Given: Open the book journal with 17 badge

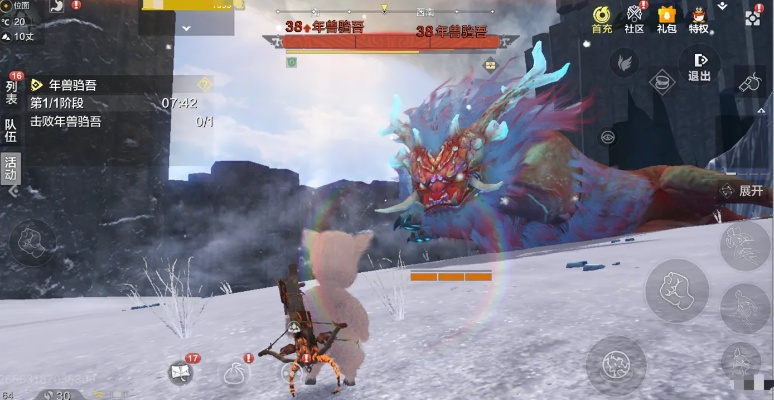Looking at the screenshot, I should point(182,372).
